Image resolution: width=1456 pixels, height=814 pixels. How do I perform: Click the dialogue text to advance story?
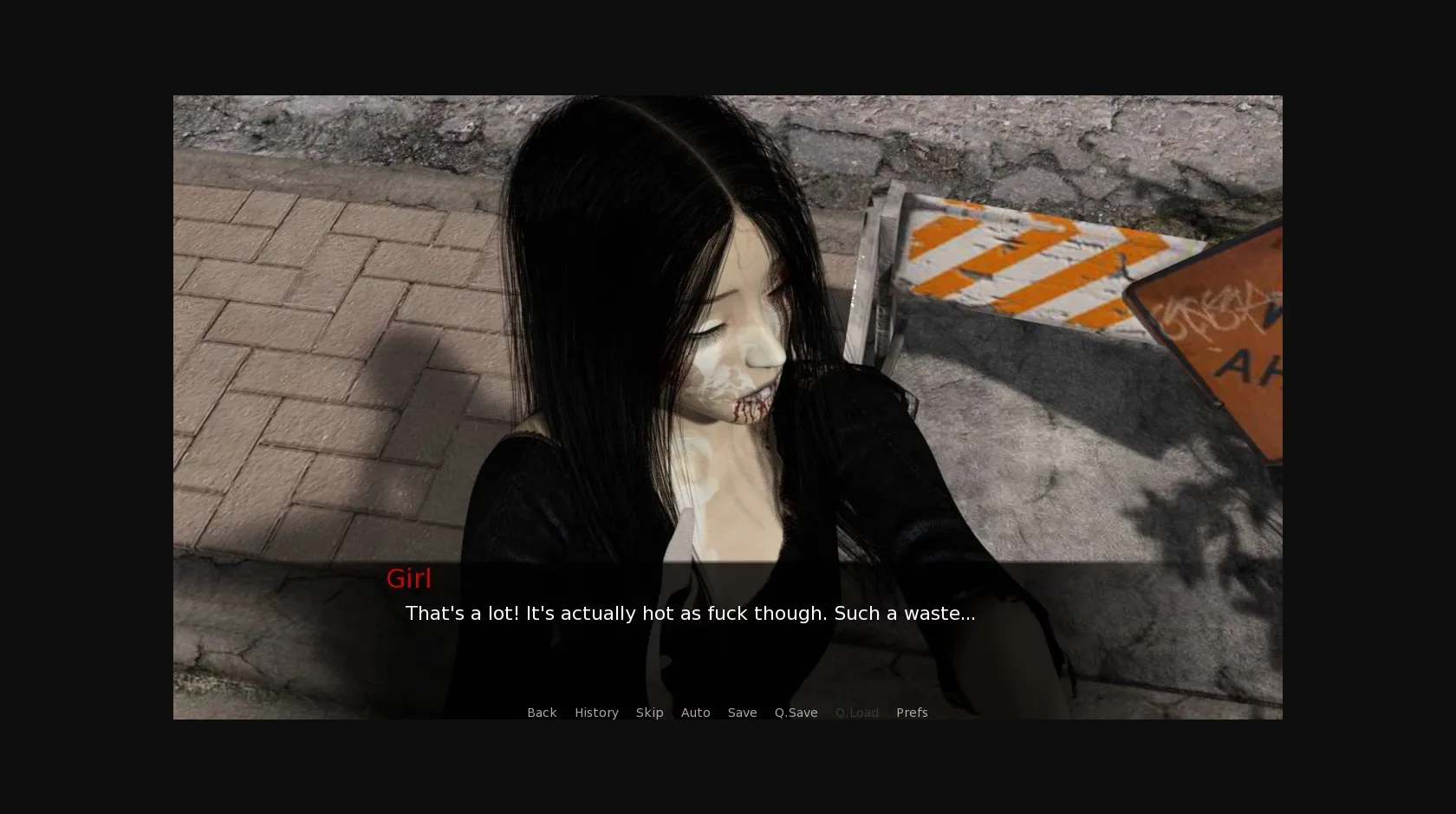click(x=690, y=613)
